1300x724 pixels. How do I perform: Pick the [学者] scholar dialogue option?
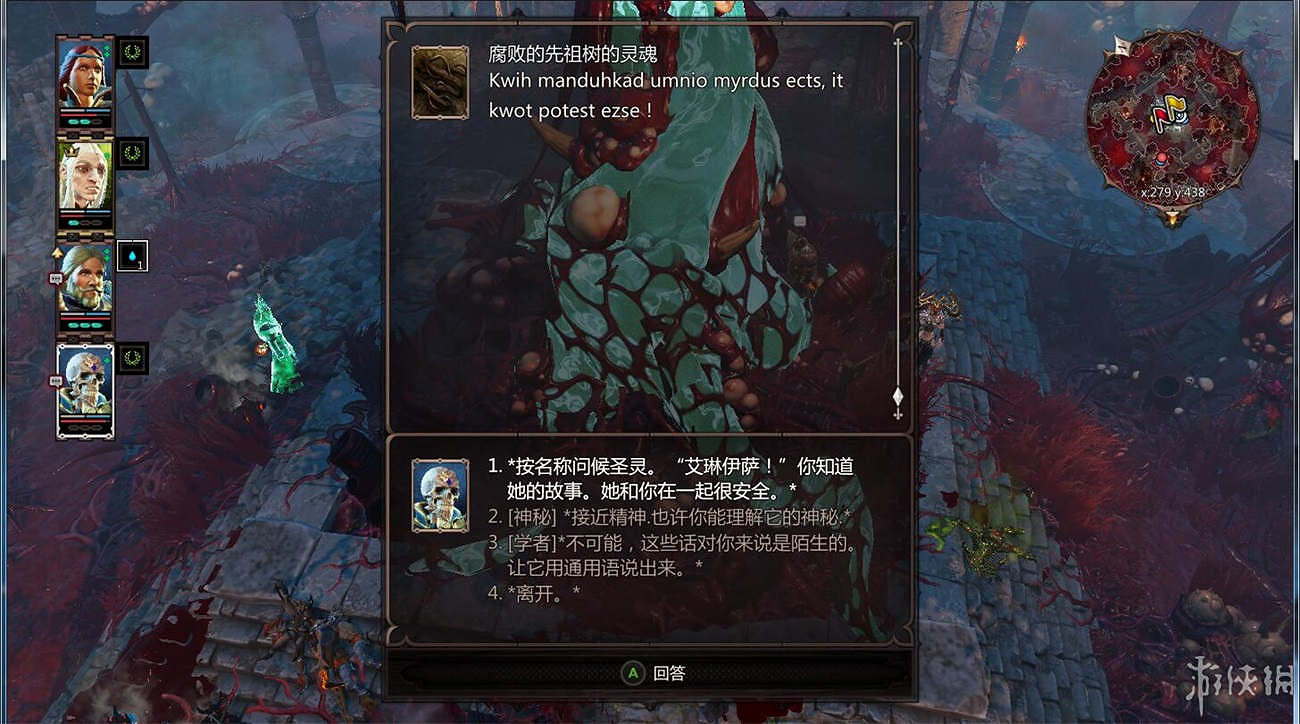coord(650,552)
